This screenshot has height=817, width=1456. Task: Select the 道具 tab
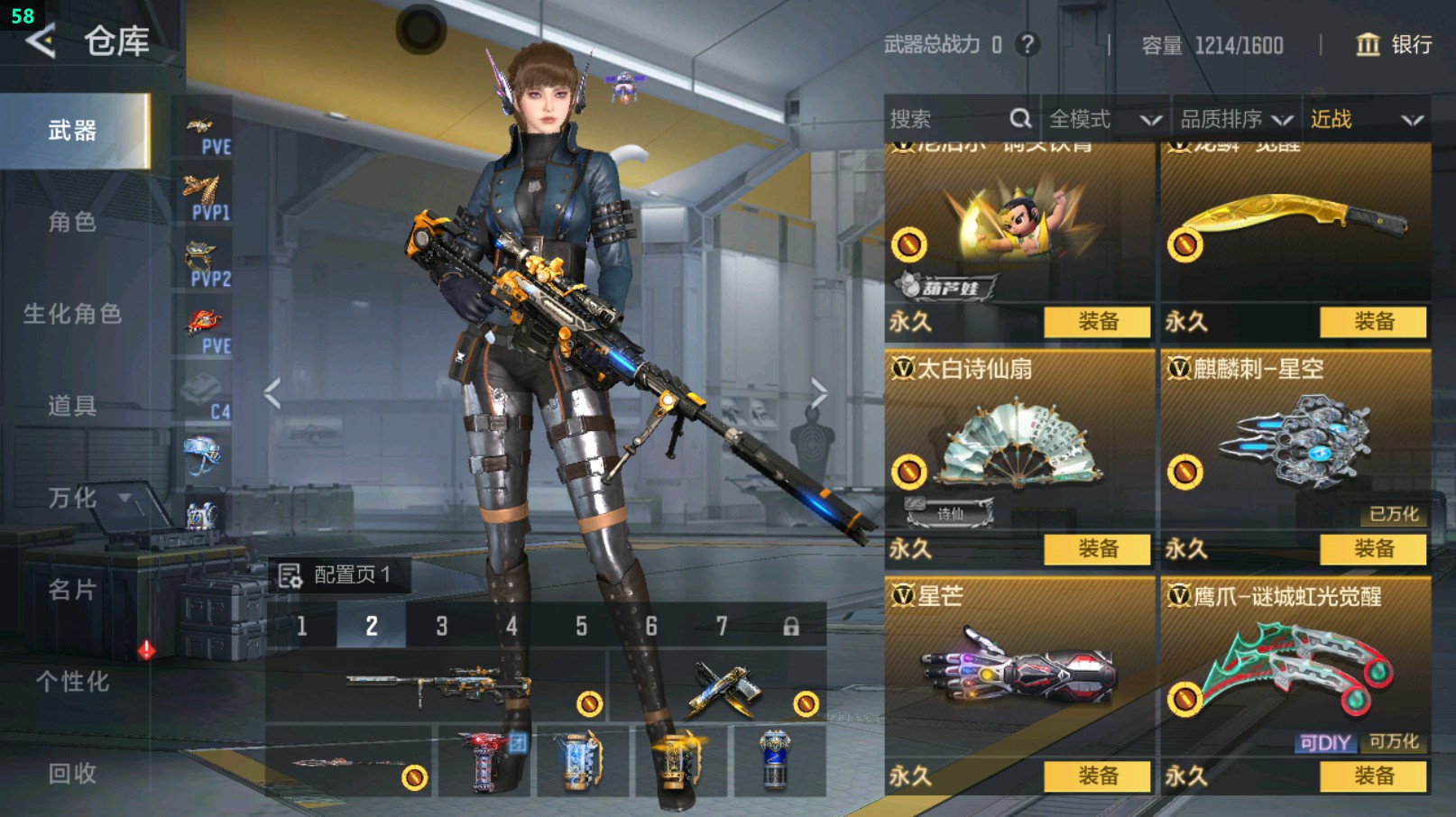[x=72, y=406]
